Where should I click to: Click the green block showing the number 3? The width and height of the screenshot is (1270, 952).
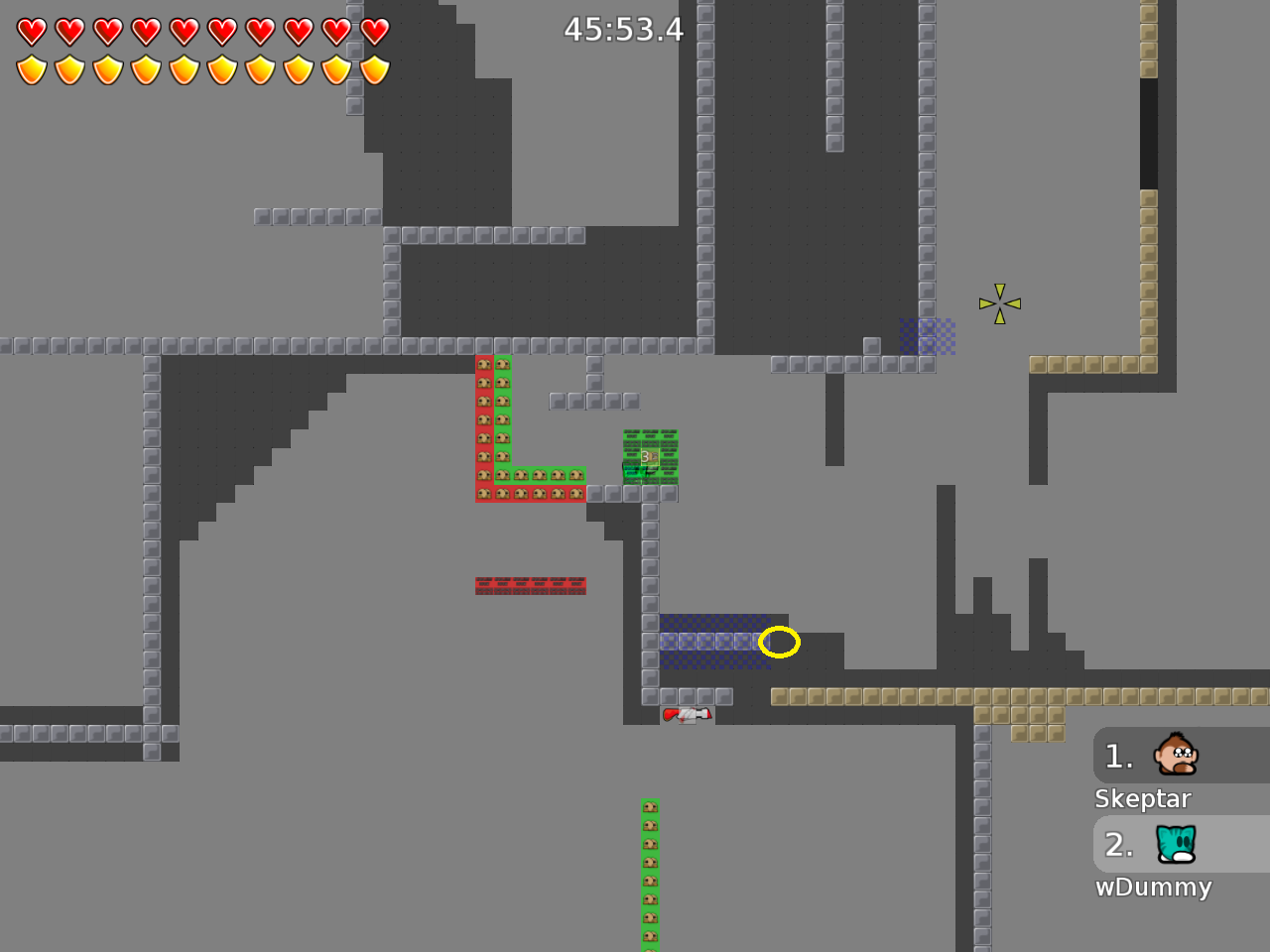pyautogui.click(x=648, y=455)
